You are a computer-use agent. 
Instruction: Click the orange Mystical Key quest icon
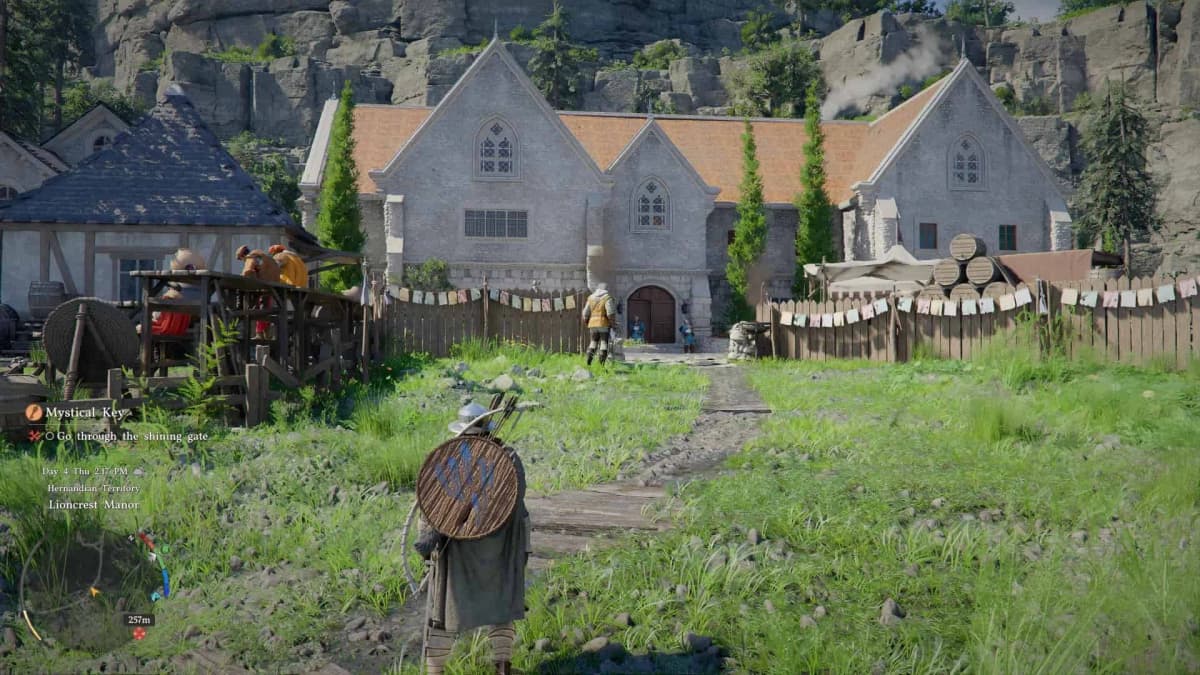pyautogui.click(x=34, y=412)
